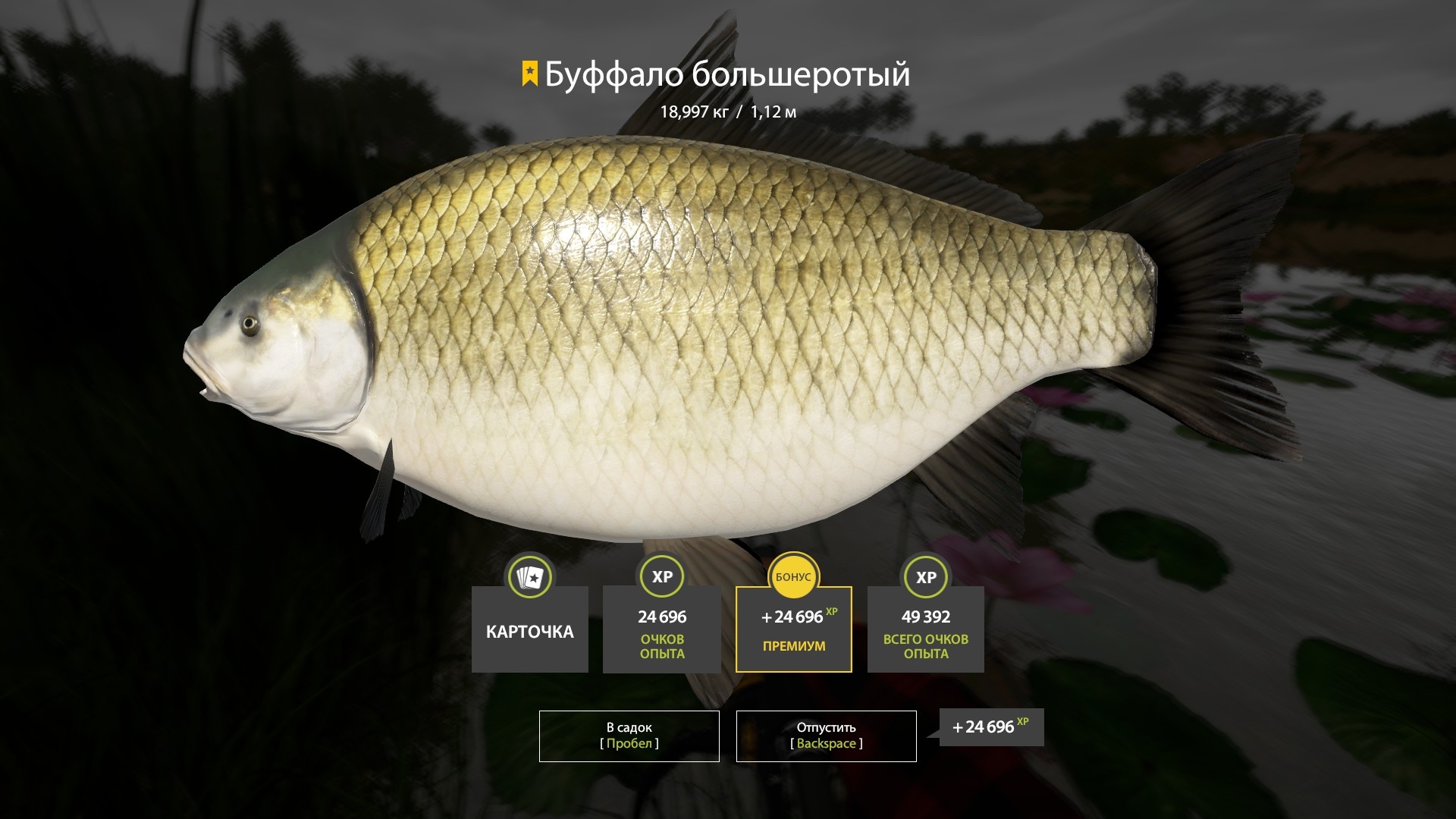Click В садок to keep the fish

point(629,736)
